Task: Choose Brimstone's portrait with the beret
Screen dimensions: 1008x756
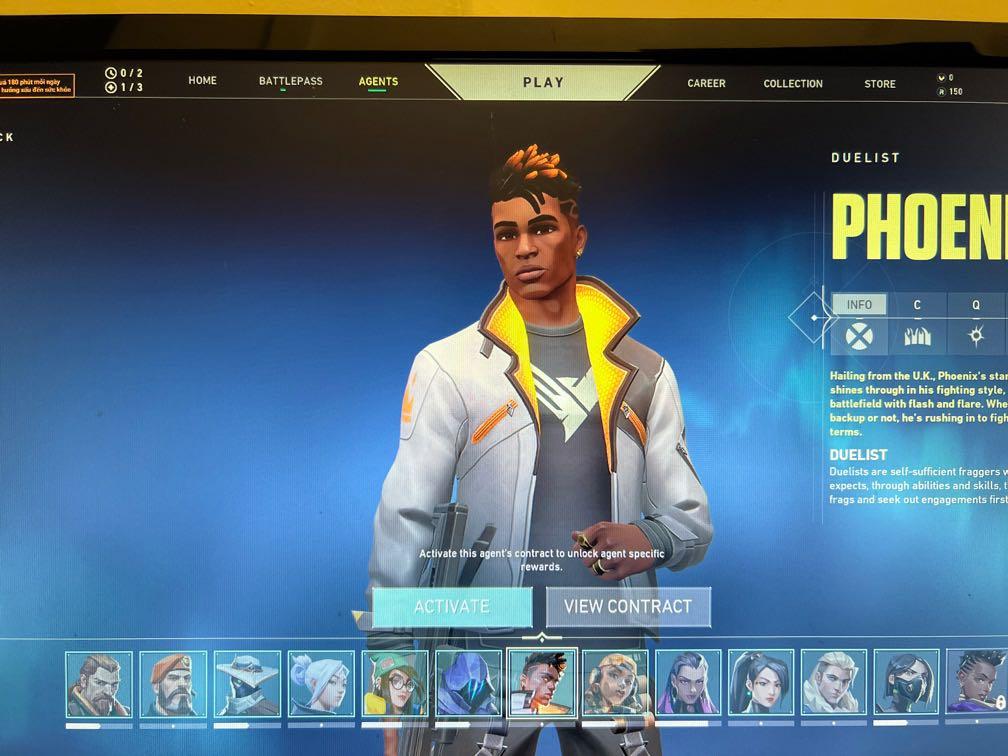Action: tap(173, 684)
